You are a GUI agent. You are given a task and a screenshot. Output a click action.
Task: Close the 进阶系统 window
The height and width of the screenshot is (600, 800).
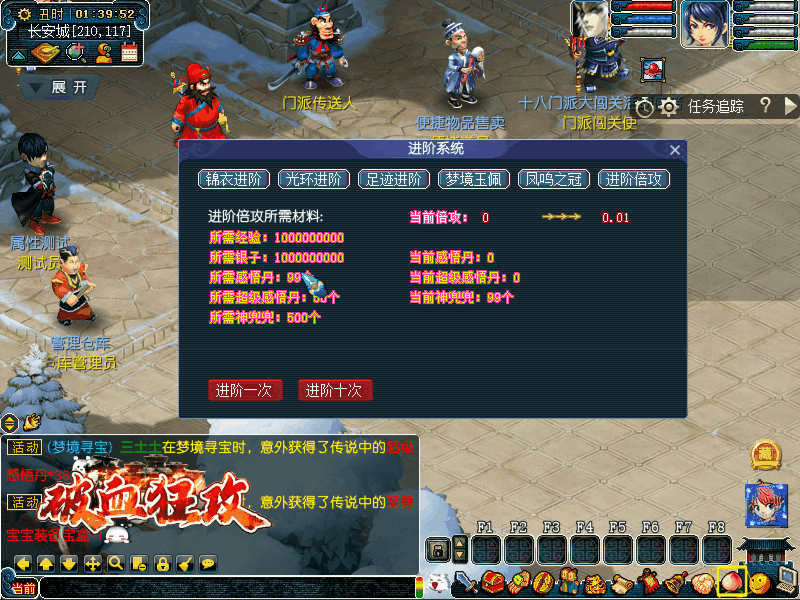click(675, 150)
